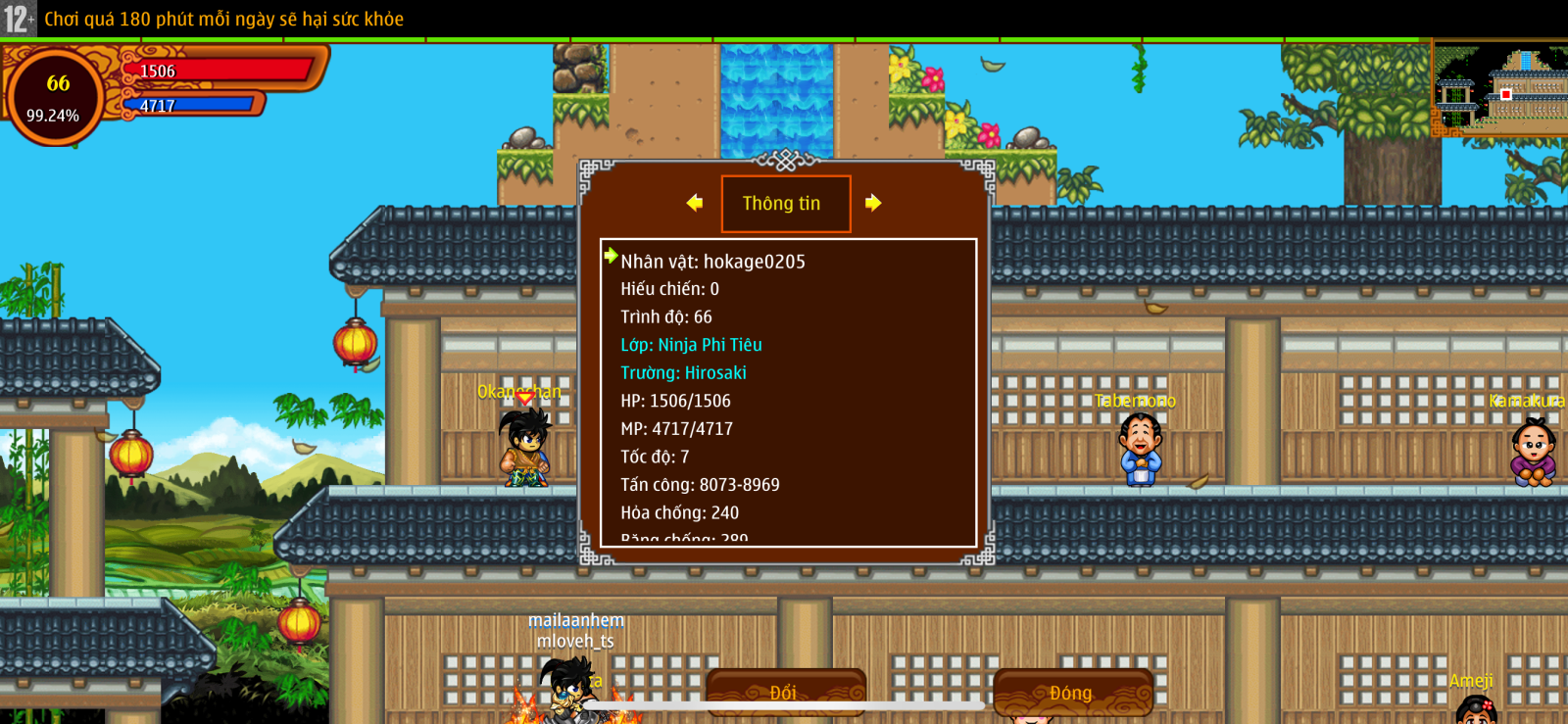Viewport: 1568px width, 724px height.
Task: Switch to the next tab with right arrow
Action: pyautogui.click(x=873, y=203)
